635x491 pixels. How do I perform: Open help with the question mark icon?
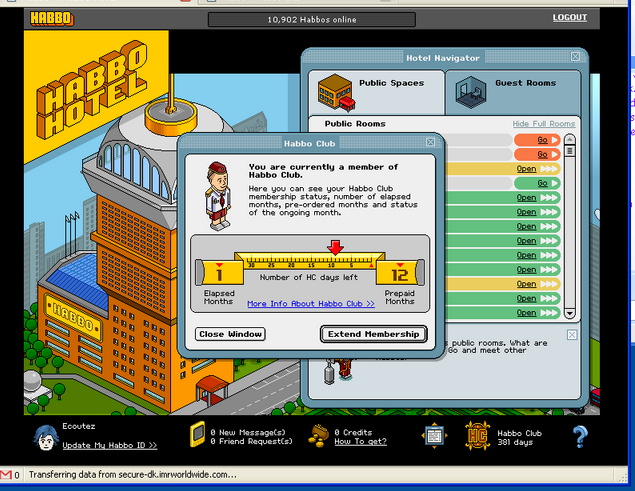pos(579,436)
